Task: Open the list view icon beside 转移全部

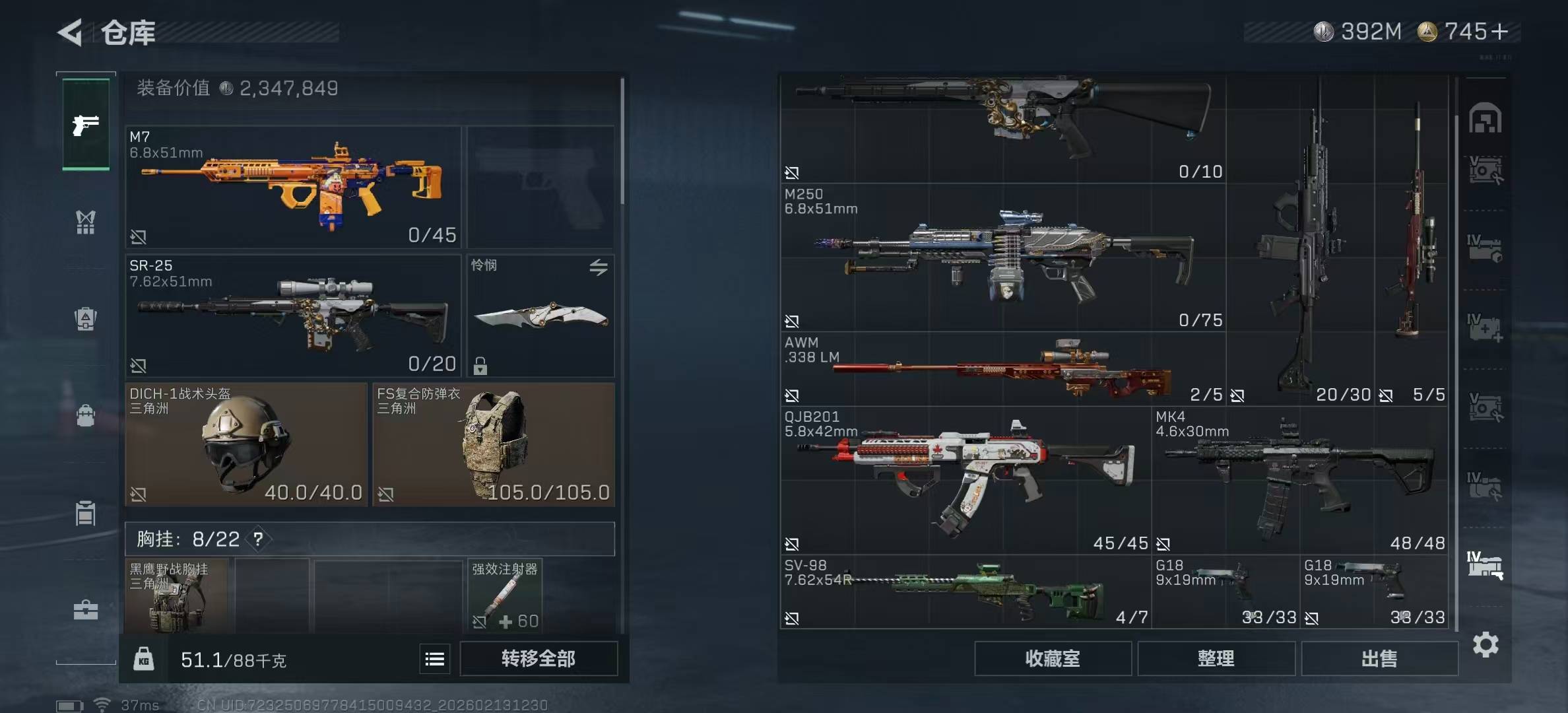Action: pyautogui.click(x=434, y=659)
